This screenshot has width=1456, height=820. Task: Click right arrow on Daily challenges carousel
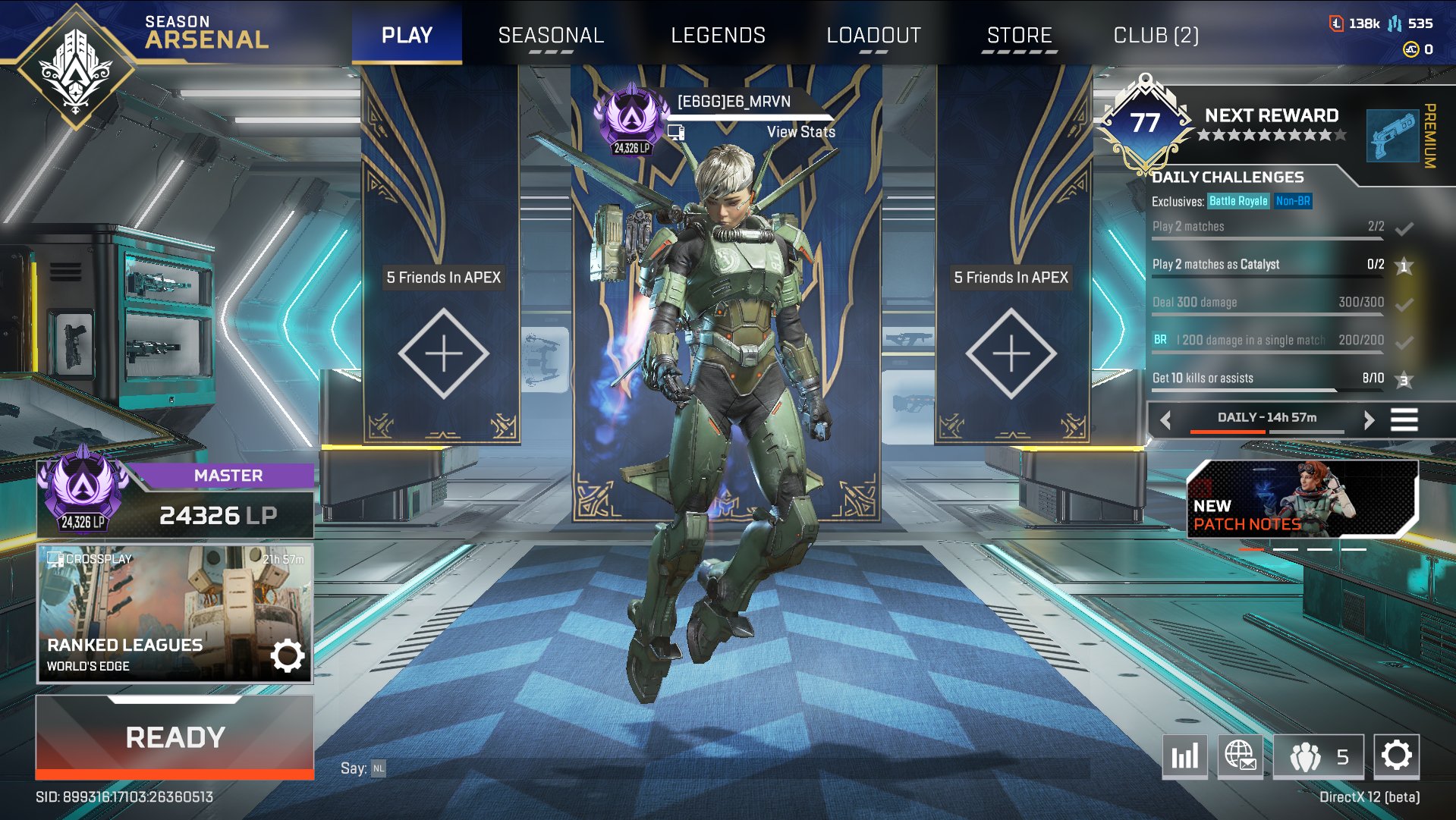(x=1370, y=419)
